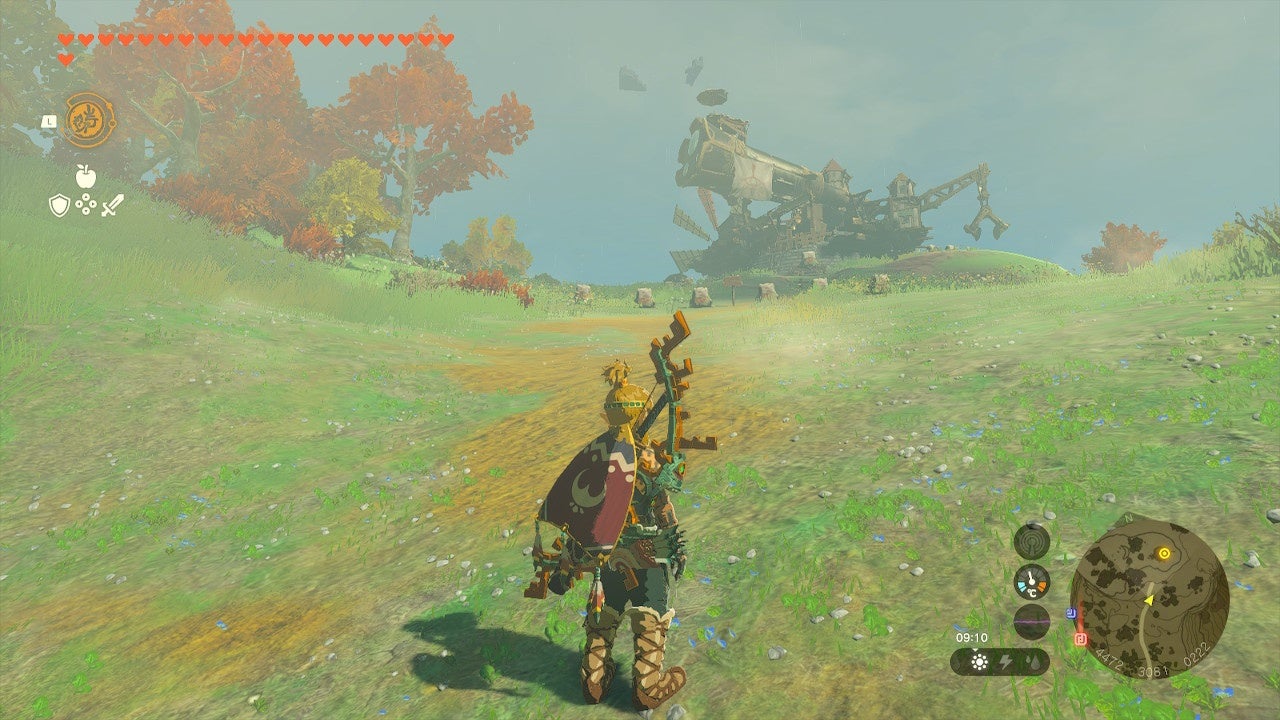This screenshot has width=1280, height=720.
Task: Click the purple stealth meter circle
Action: (x=1030, y=619)
